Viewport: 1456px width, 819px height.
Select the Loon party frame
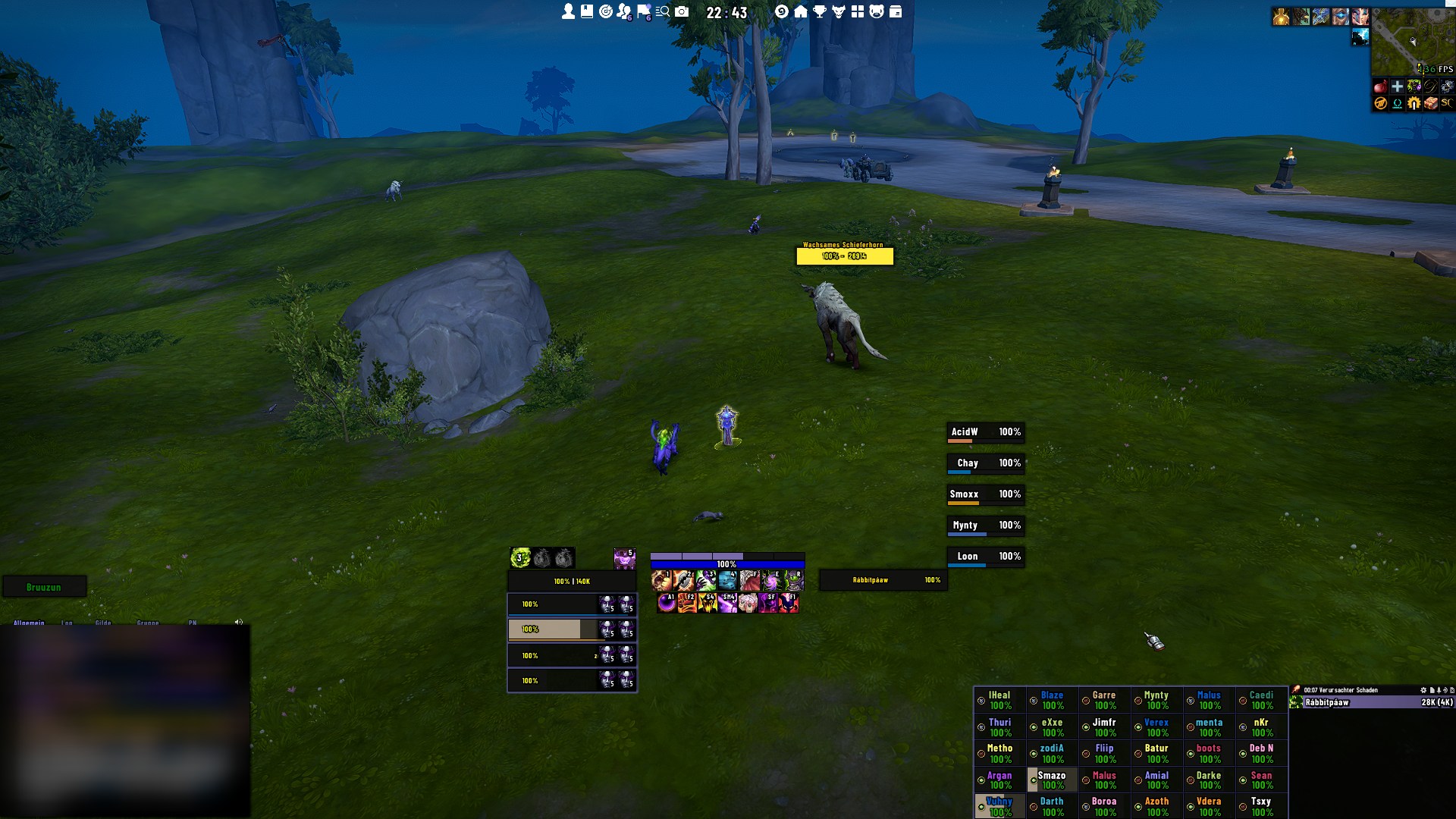[985, 557]
